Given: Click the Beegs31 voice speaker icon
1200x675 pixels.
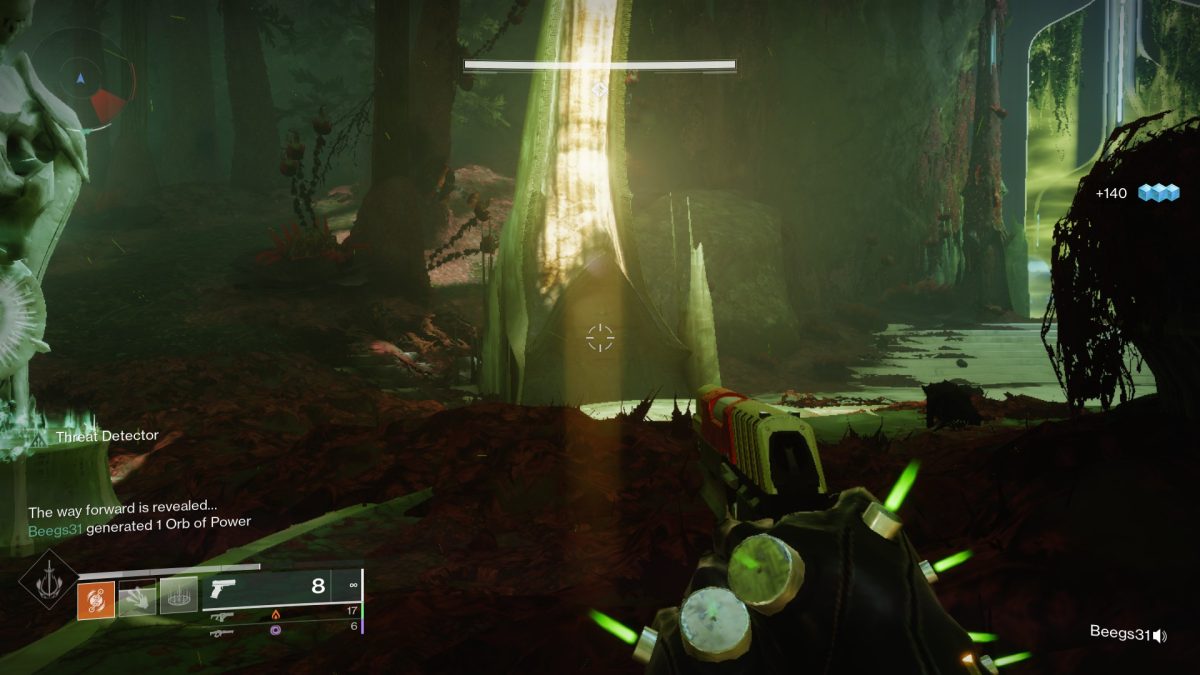Looking at the screenshot, I should click(1159, 634).
